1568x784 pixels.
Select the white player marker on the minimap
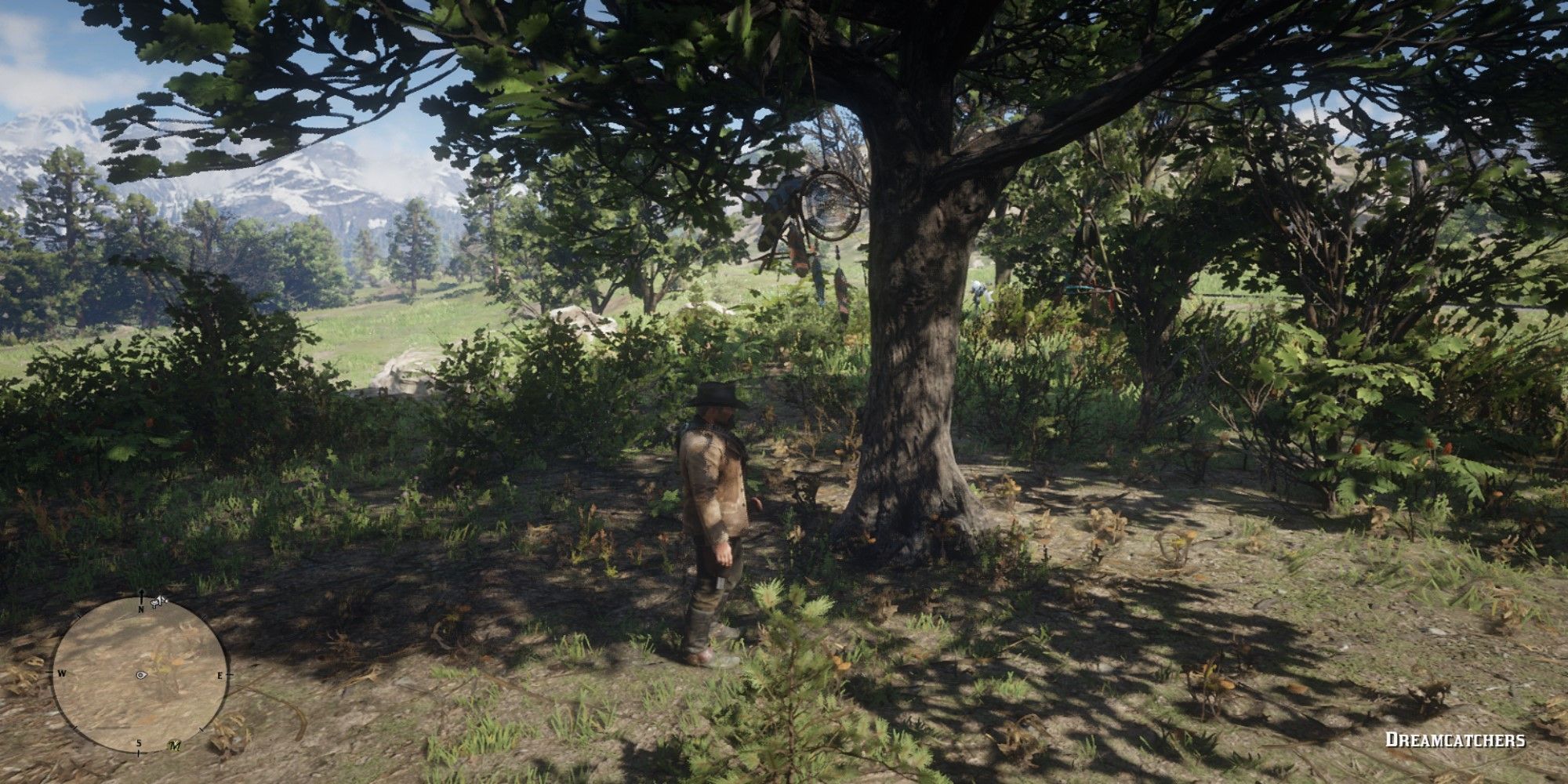pyautogui.click(x=140, y=675)
